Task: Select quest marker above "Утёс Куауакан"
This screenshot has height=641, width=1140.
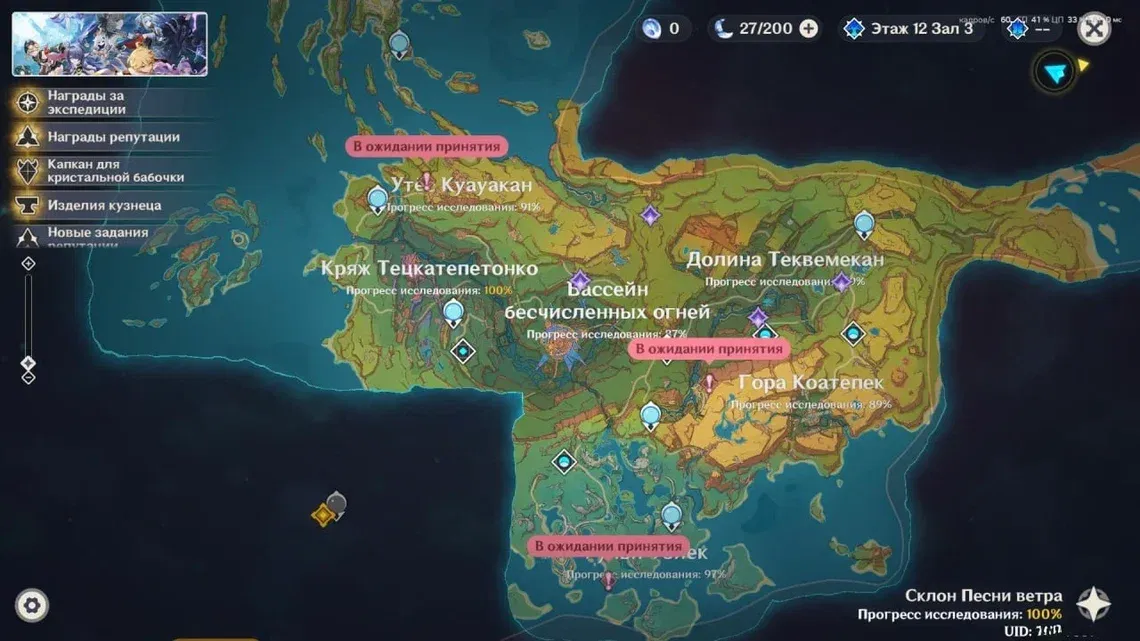Action: (426, 180)
